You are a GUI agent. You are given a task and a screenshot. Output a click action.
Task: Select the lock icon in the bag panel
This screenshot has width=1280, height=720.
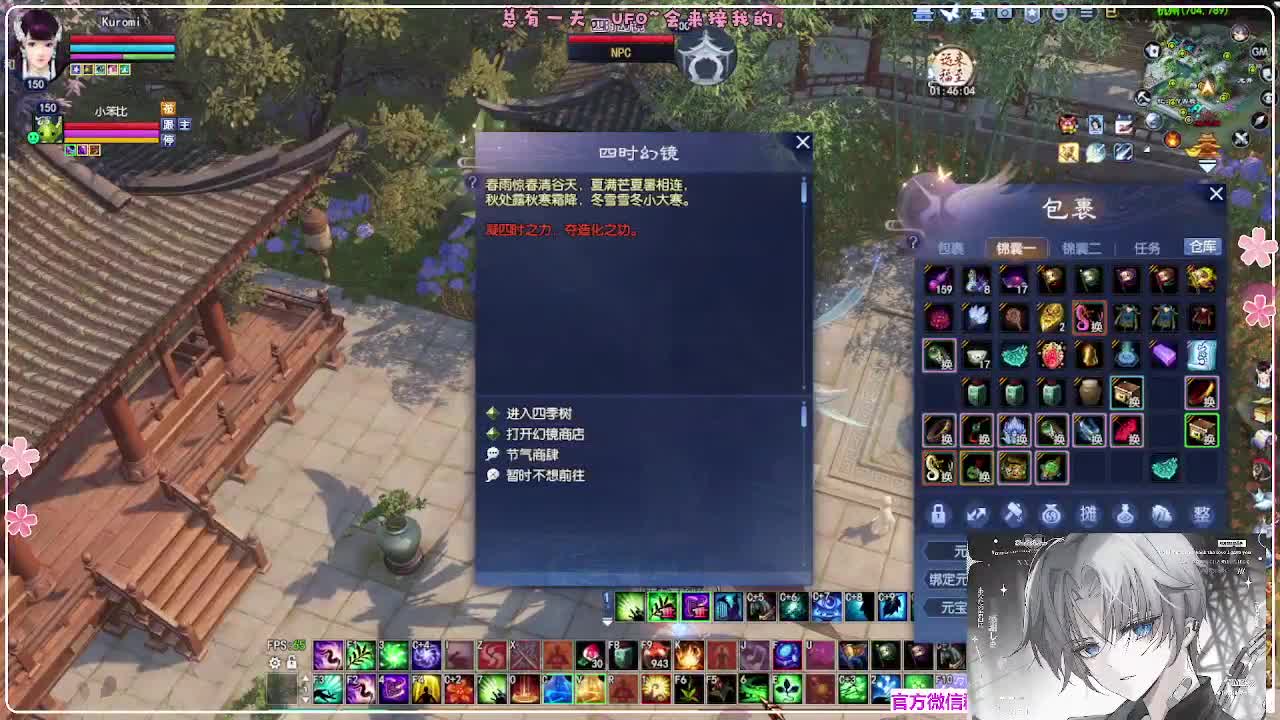(938, 514)
